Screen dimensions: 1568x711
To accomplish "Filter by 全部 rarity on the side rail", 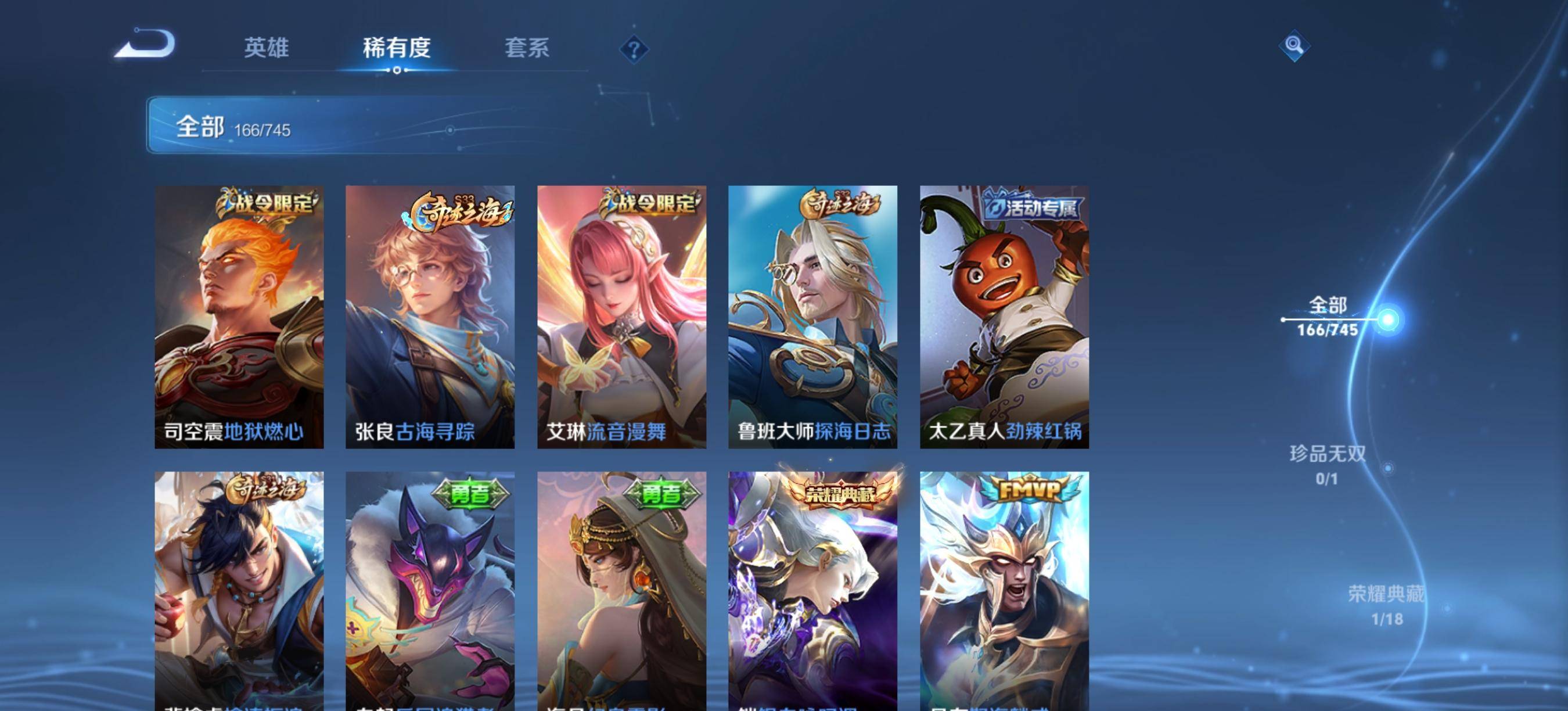I will tap(1328, 317).
